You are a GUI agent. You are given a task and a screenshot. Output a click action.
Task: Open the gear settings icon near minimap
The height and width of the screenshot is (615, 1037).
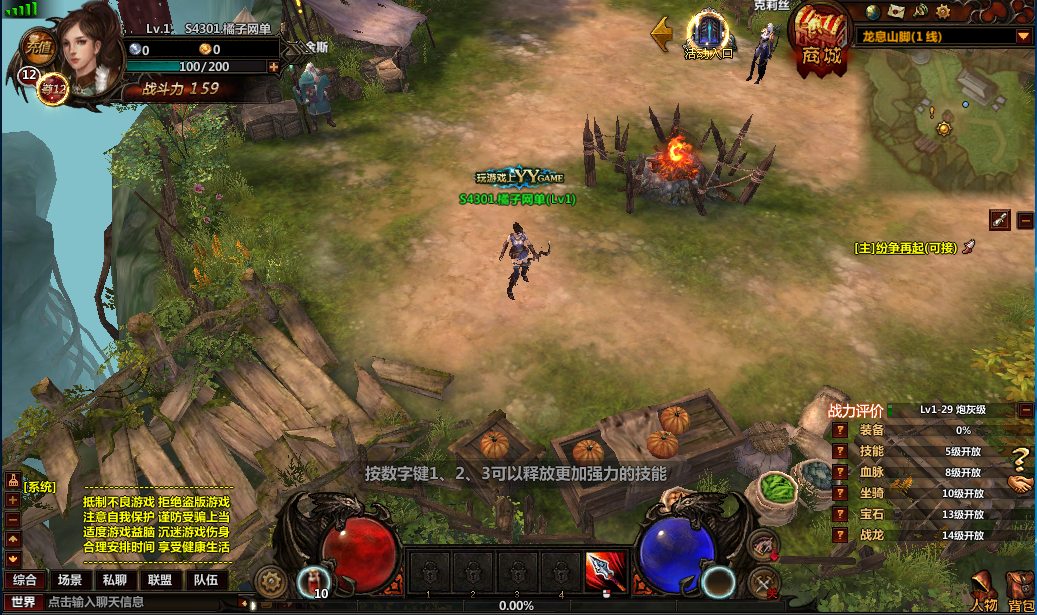(x=942, y=12)
